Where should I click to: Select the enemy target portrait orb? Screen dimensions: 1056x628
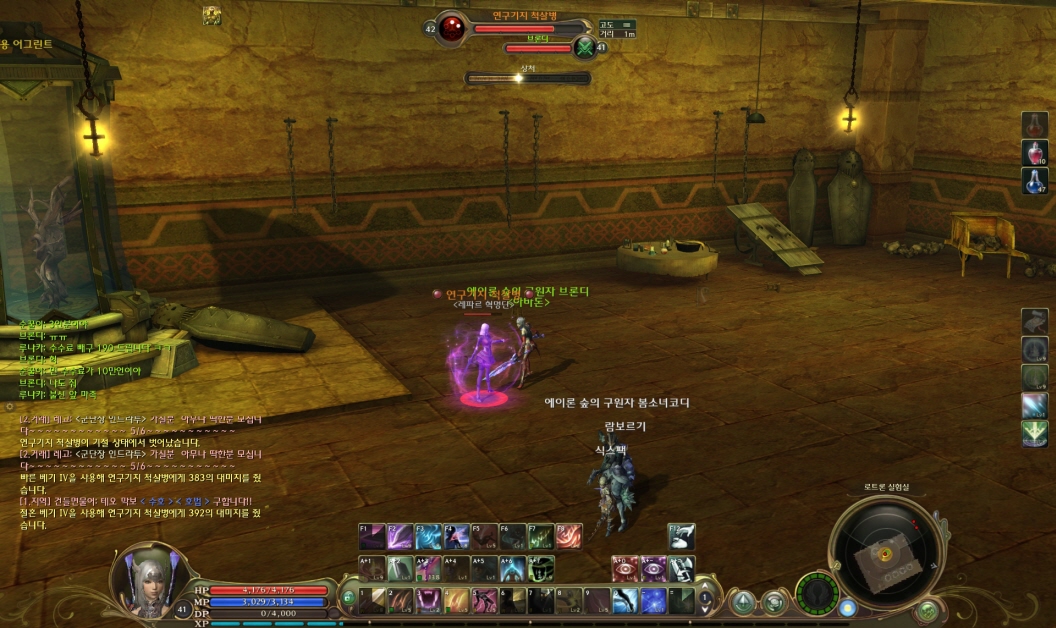[x=452, y=27]
